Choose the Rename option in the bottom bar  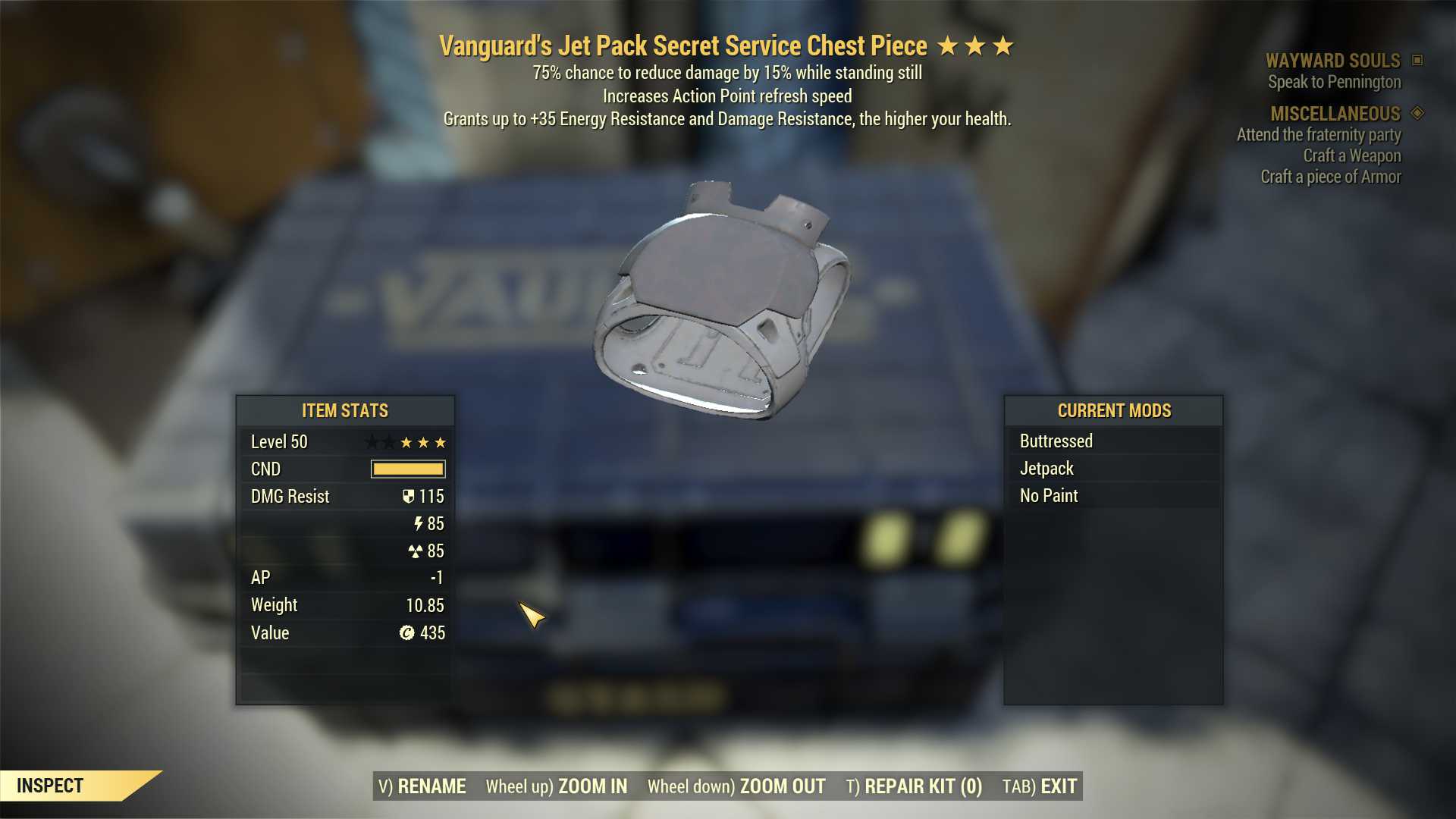click(x=422, y=786)
